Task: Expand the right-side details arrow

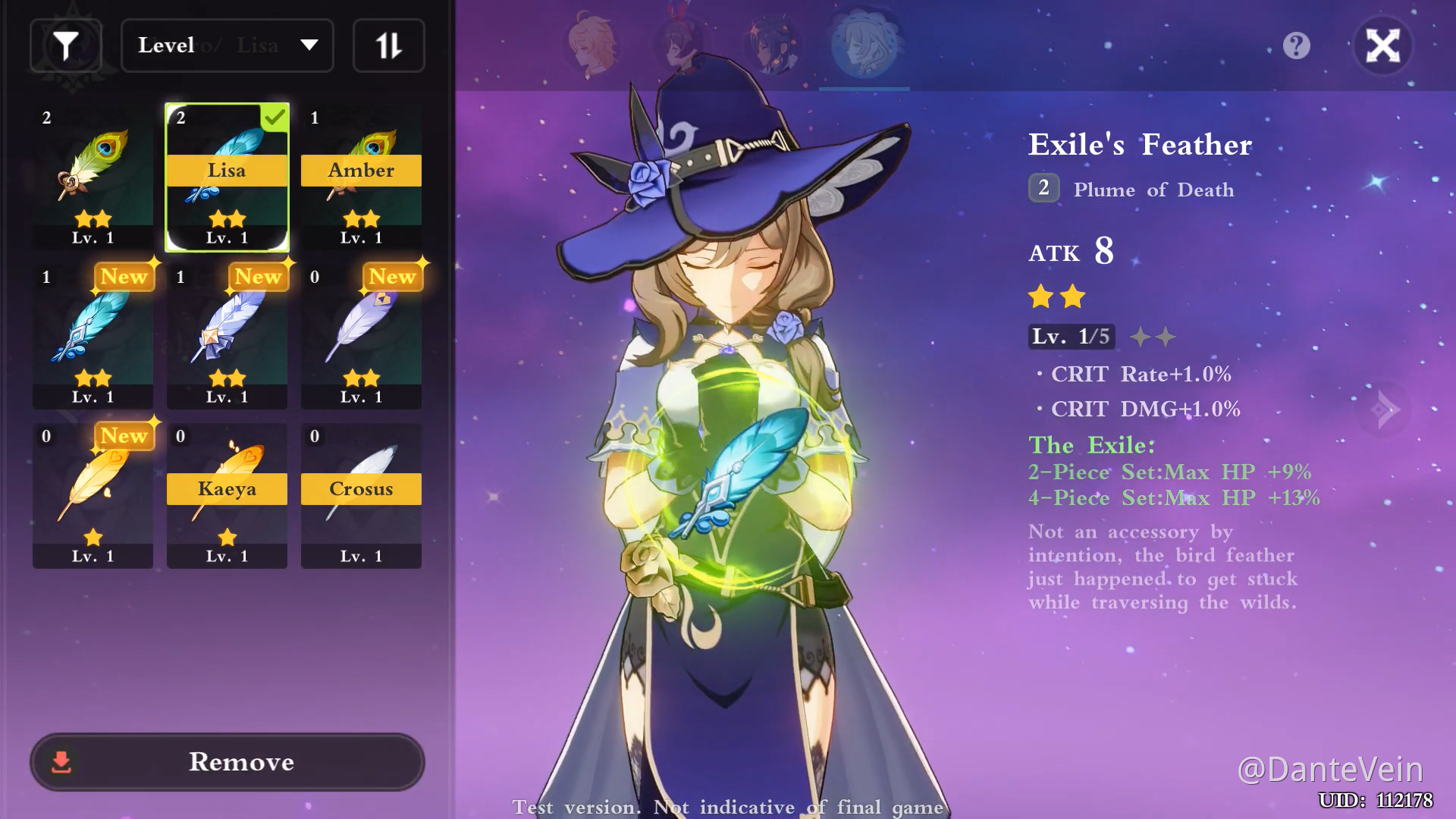Action: (x=1385, y=409)
